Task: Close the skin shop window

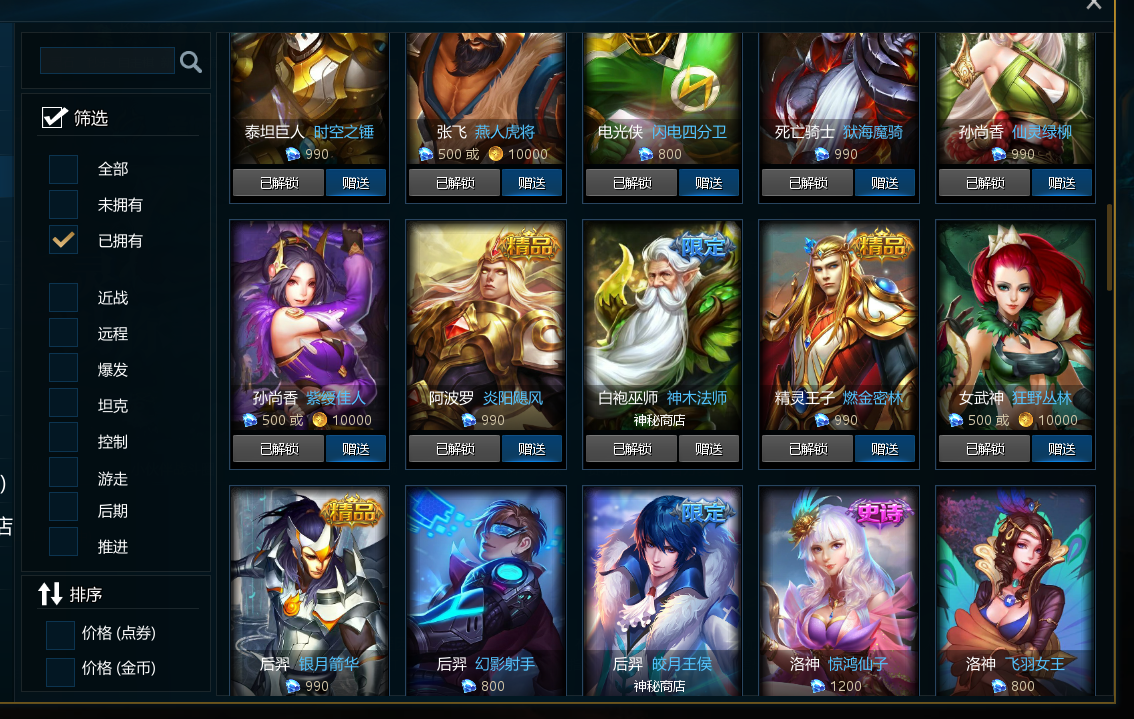Action: click(x=1094, y=4)
